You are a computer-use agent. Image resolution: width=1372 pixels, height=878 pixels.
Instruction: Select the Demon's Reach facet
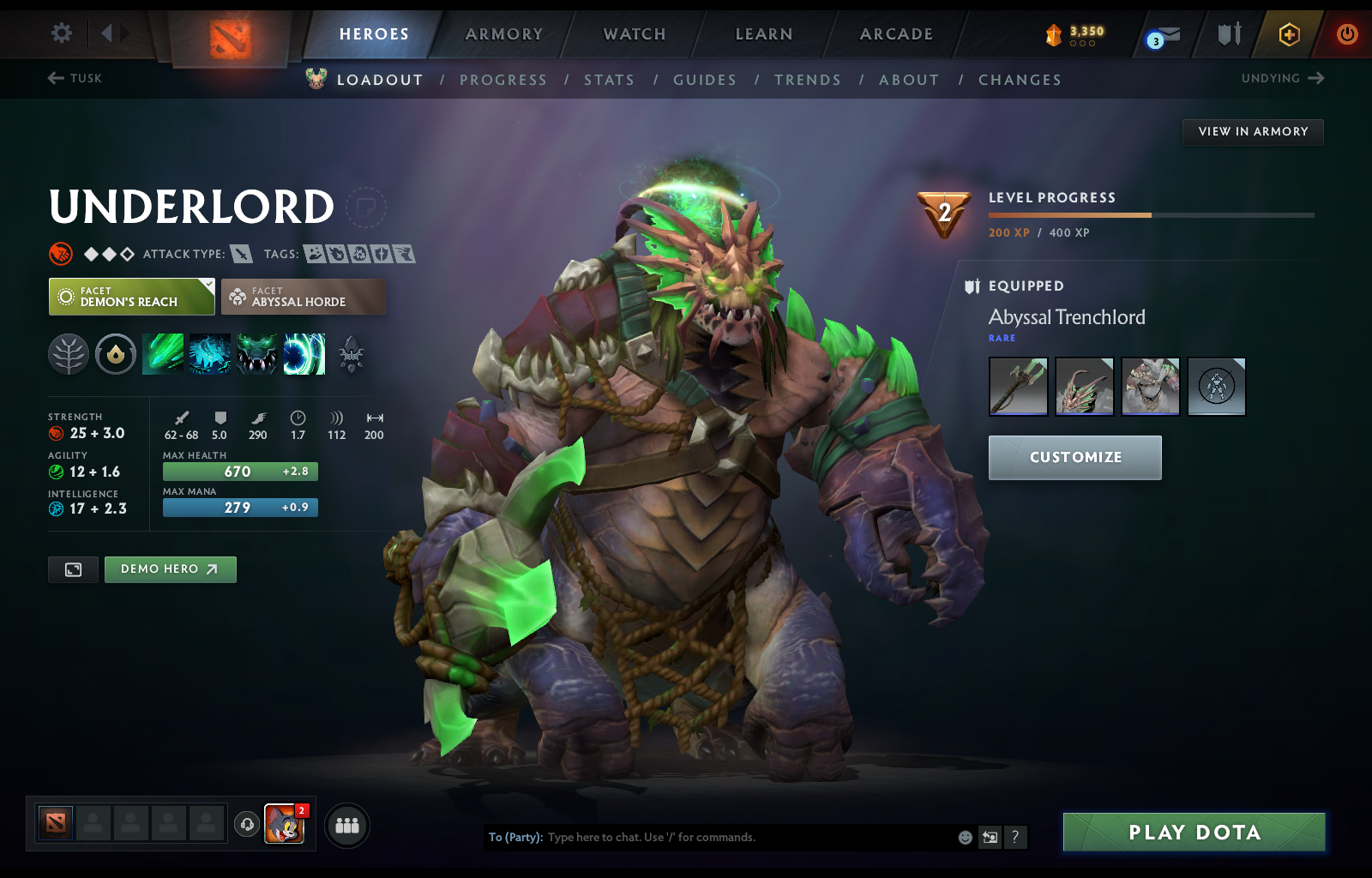pos(130,296)
